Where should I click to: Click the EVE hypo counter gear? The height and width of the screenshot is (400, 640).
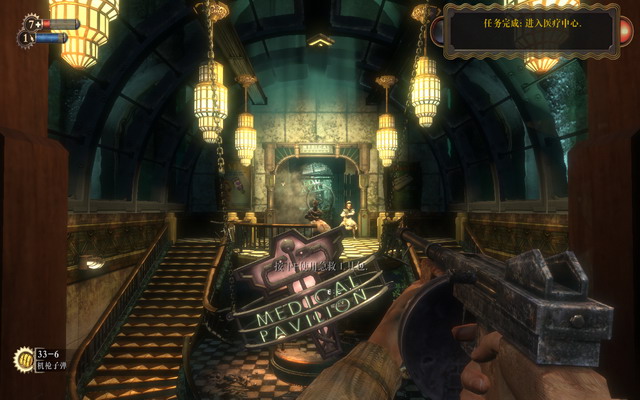tap(27, 39)
